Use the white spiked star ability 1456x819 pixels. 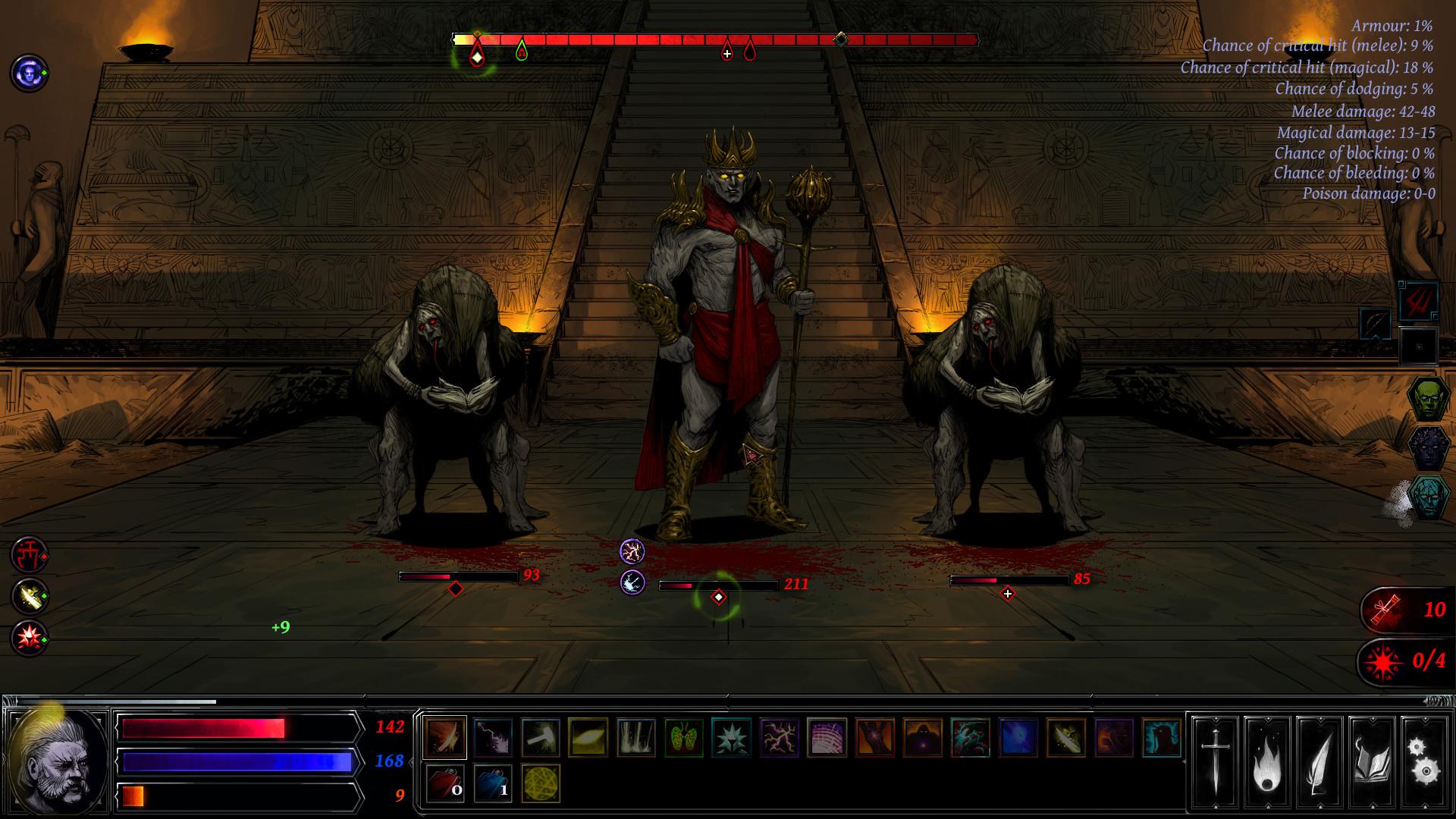coord(732,737)
